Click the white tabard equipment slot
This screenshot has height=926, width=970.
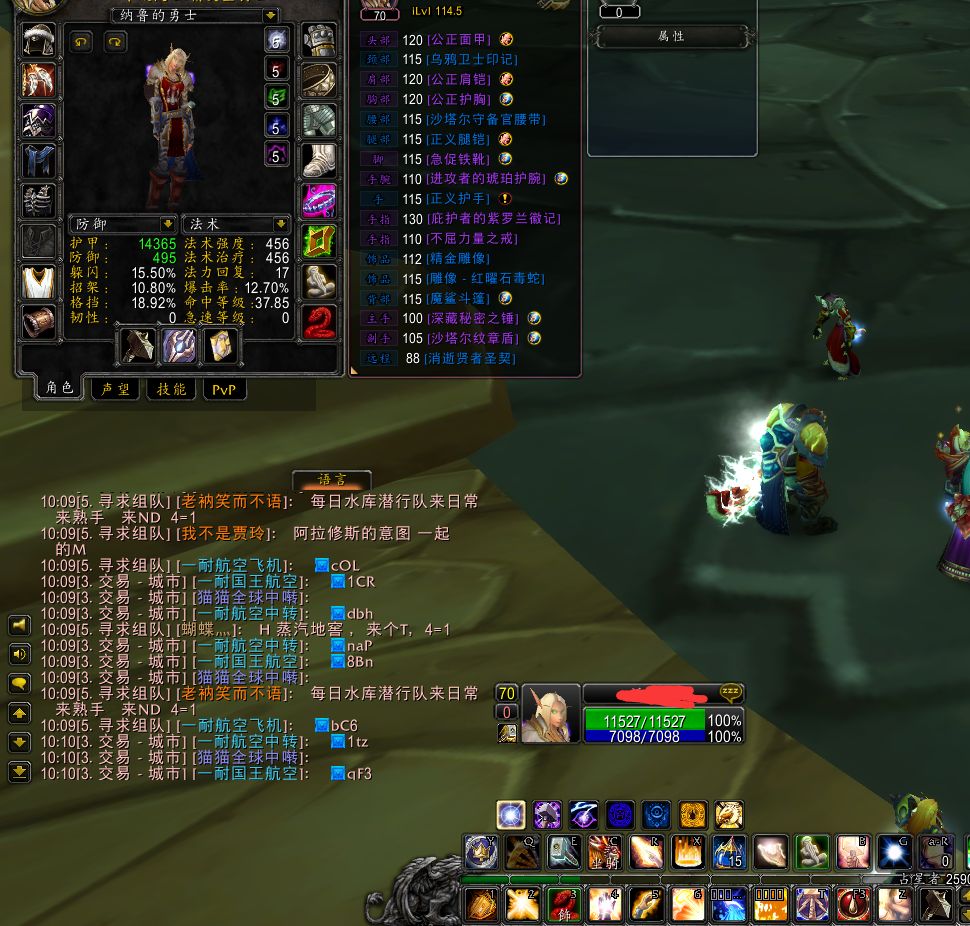point(40,282)
